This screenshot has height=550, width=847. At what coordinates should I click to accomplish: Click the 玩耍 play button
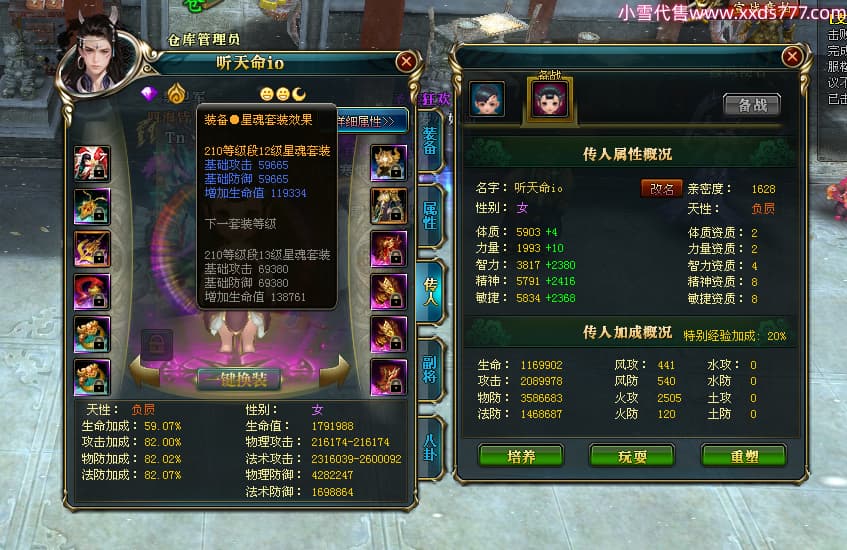tap(631, 456)
